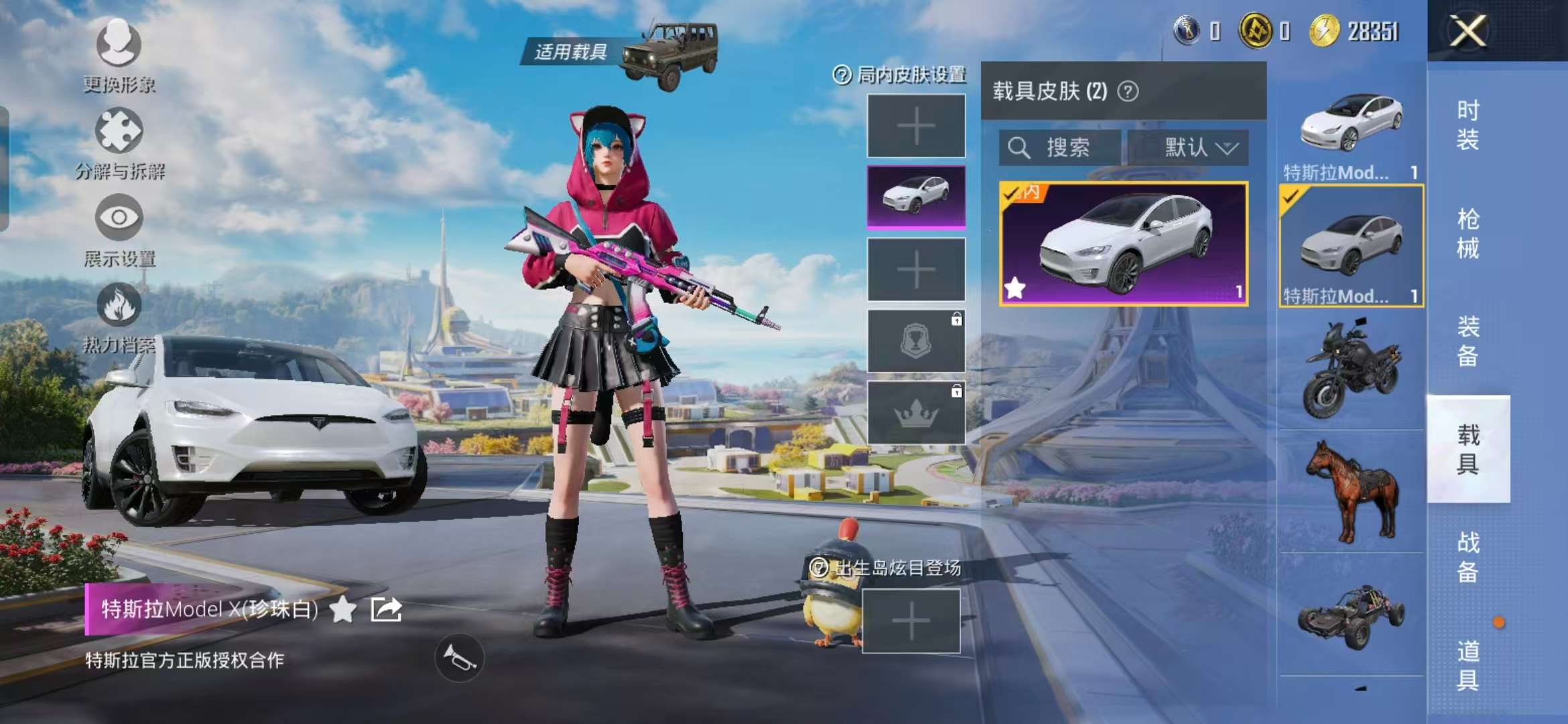Add a 出生岛炫目登场 entrance effect
Viewport: 1568px width, 724px height.
[911, 621]
